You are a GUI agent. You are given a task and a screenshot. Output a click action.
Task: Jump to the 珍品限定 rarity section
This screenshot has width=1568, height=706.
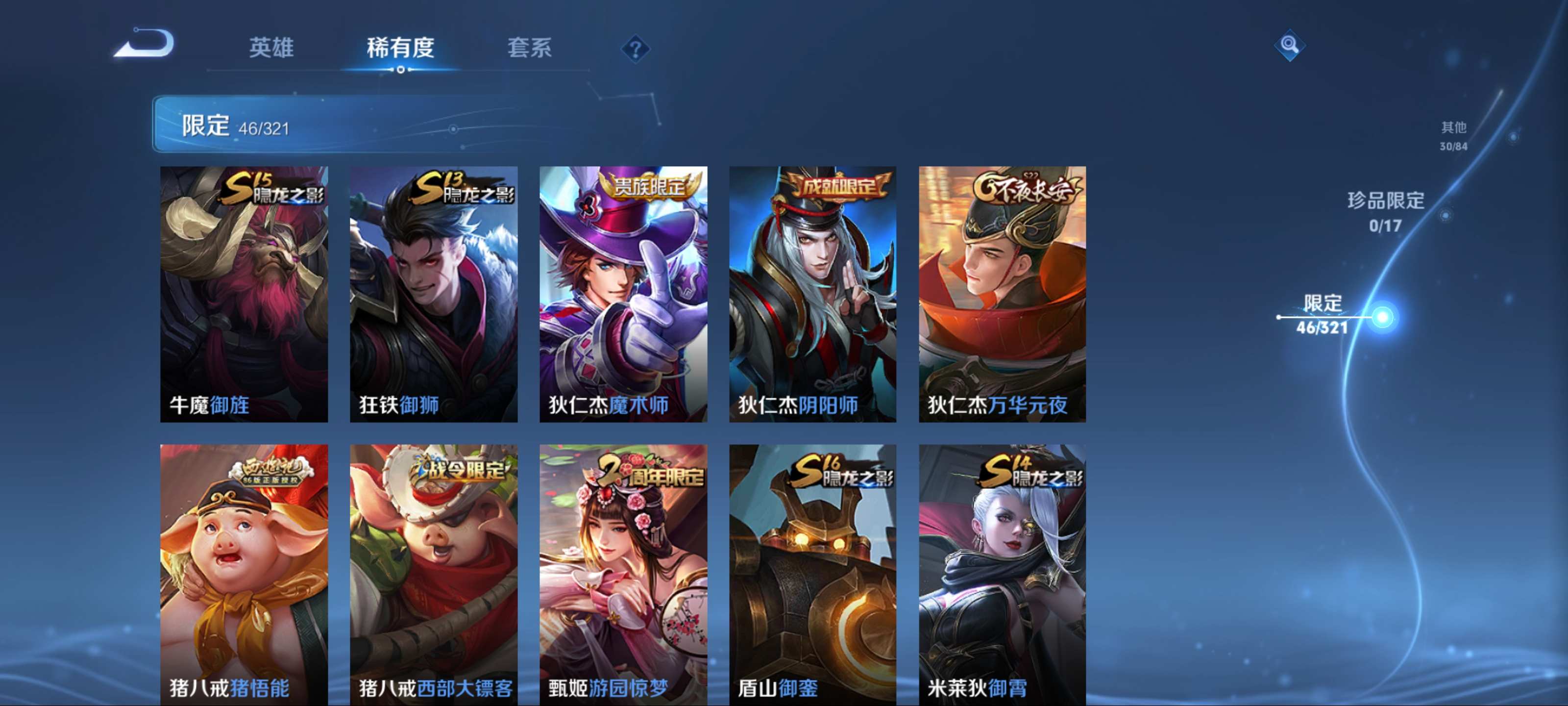tap(1385, 211)
